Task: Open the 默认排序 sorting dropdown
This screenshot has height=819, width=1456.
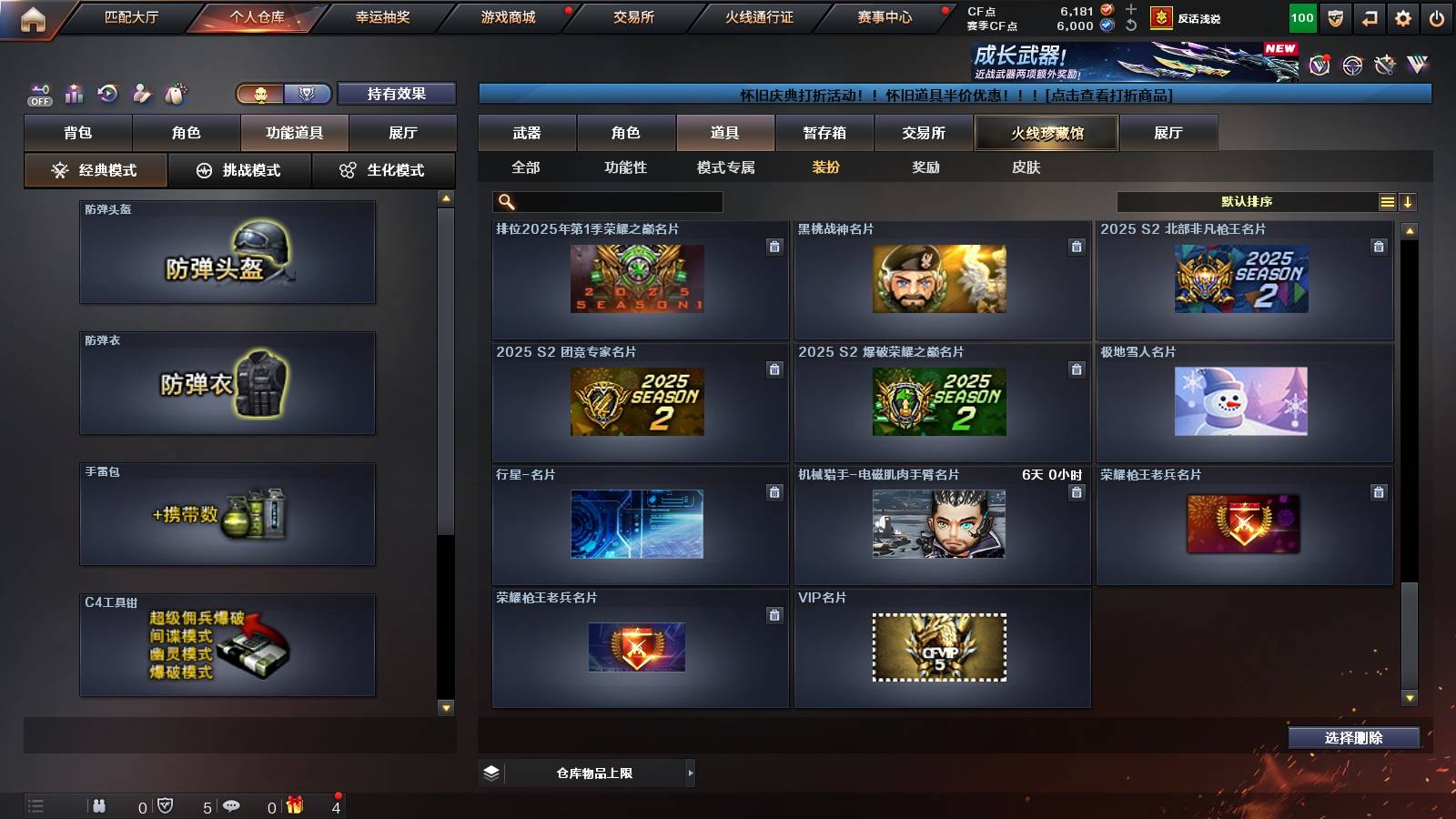Action: pyautogui.click(x=1247, y=201)
